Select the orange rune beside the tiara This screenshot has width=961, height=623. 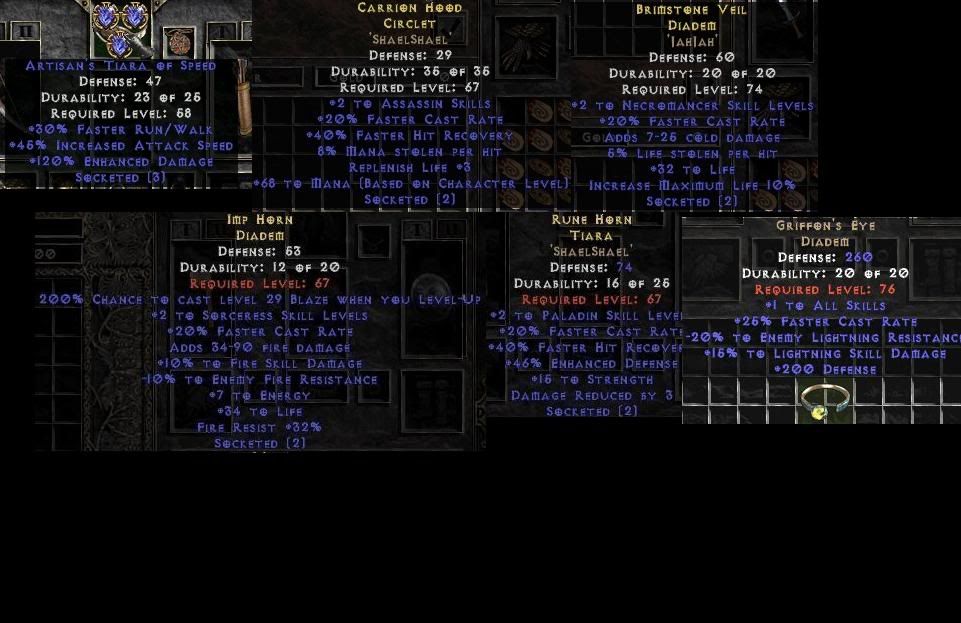179,41
